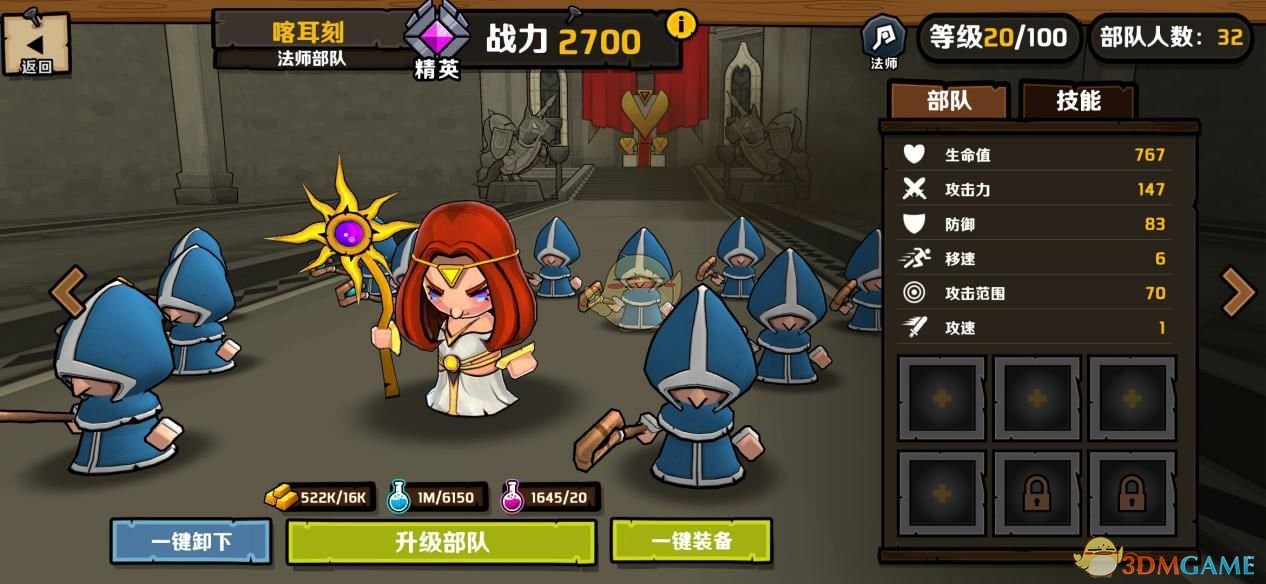This screenshot has height=584, width=1266.
Task: Select the 部队 tab
Action: (949, 100)
